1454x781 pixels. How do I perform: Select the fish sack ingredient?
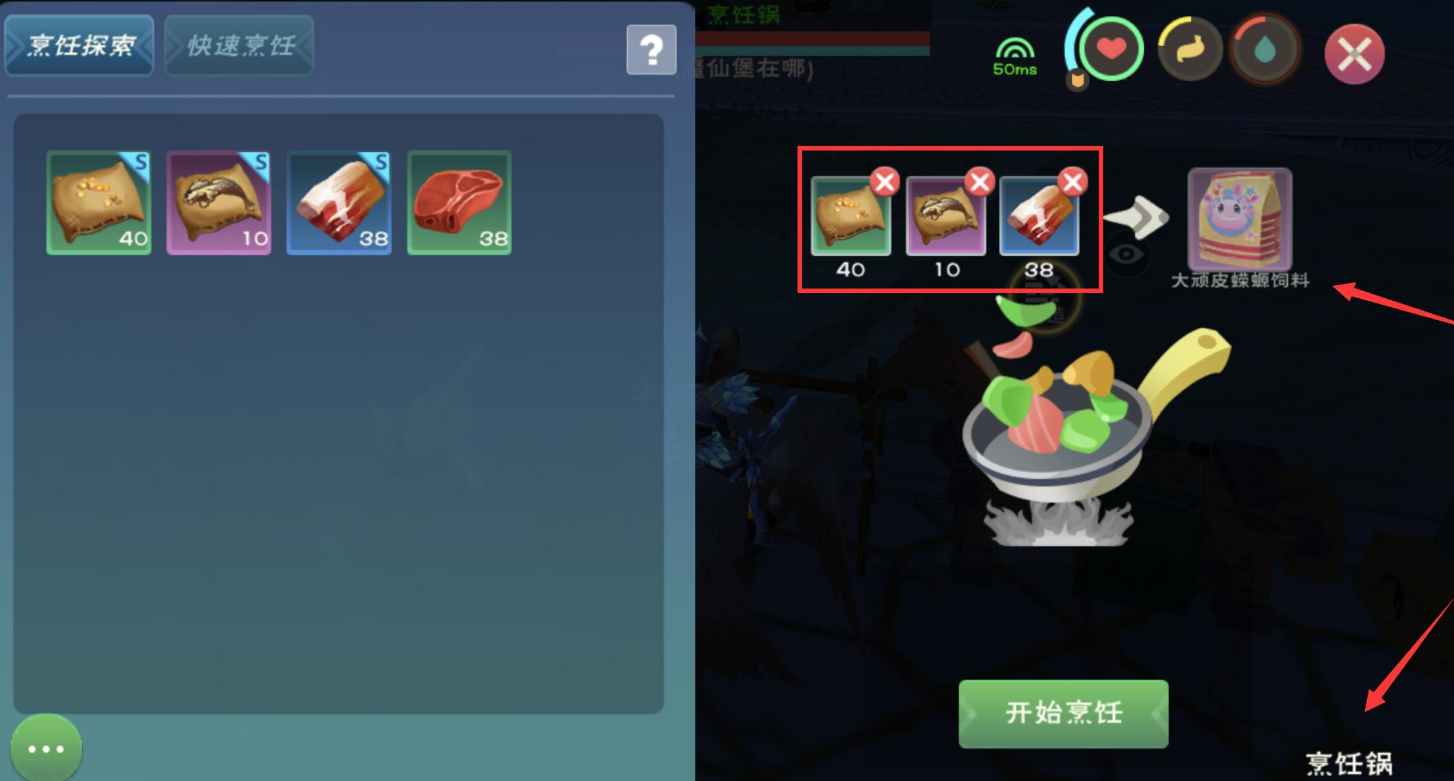point(219,203)
